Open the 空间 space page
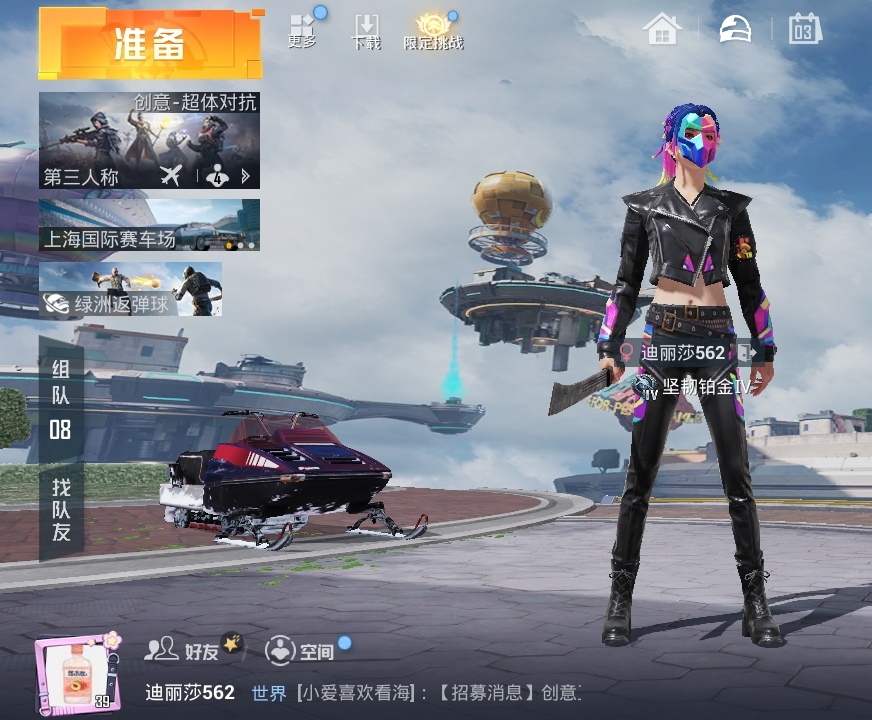872x720 pixels. point(299,651)
